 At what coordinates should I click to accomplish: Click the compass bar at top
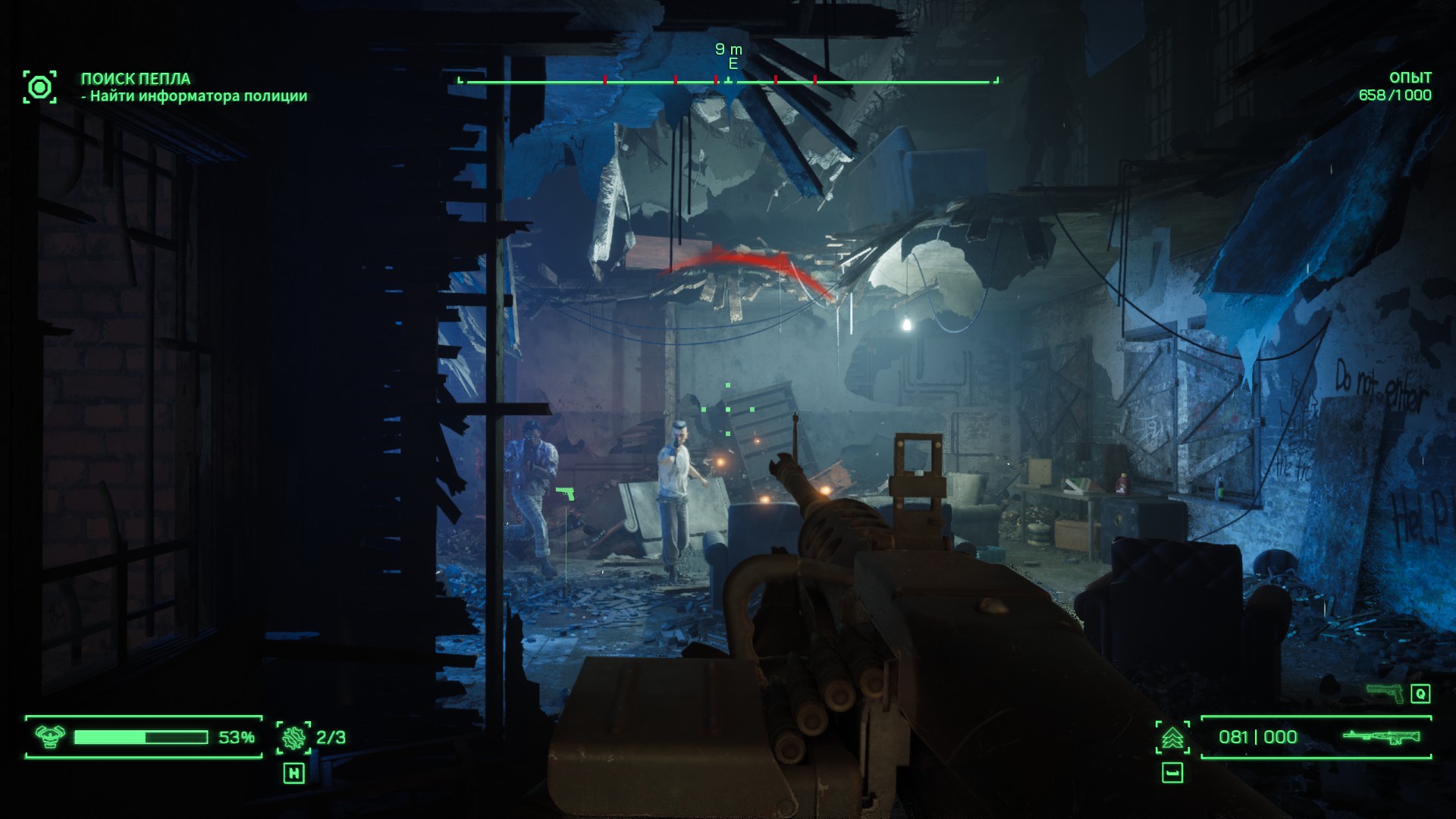728,80
